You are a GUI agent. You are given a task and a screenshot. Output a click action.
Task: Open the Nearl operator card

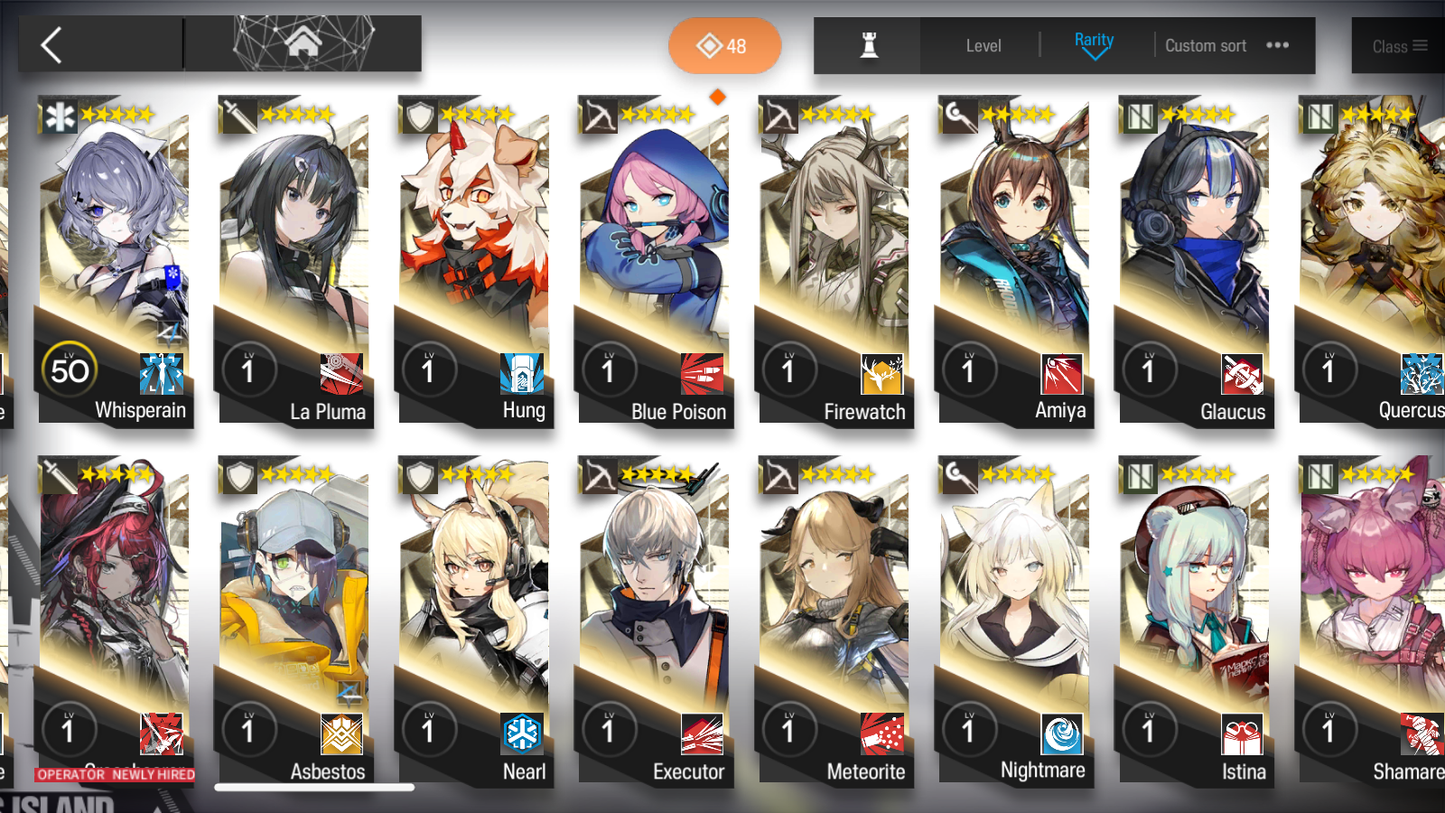click(x=474, y=620)
